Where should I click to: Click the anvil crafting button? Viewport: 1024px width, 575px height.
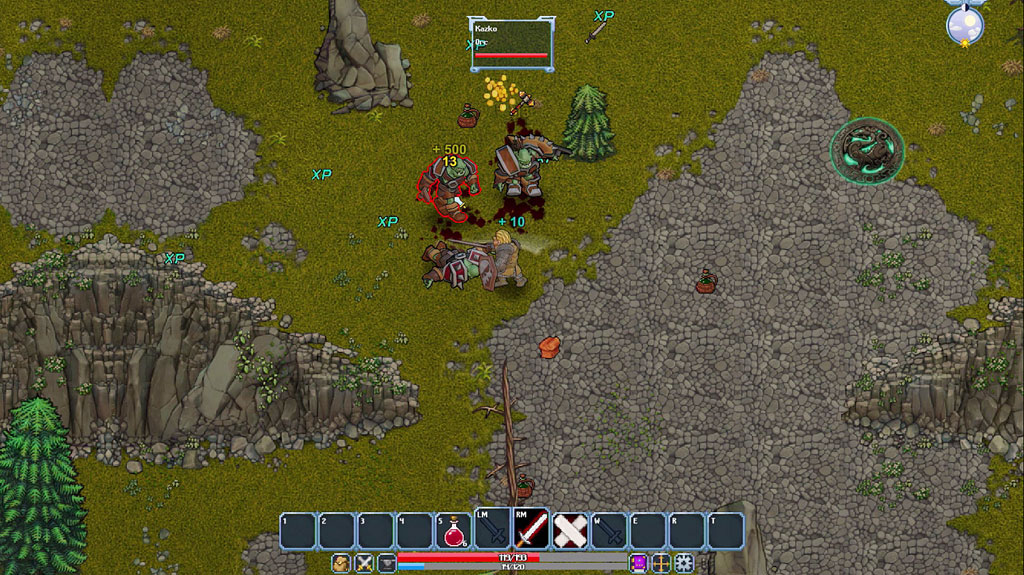pyautogui.click(x=386, y=563)
